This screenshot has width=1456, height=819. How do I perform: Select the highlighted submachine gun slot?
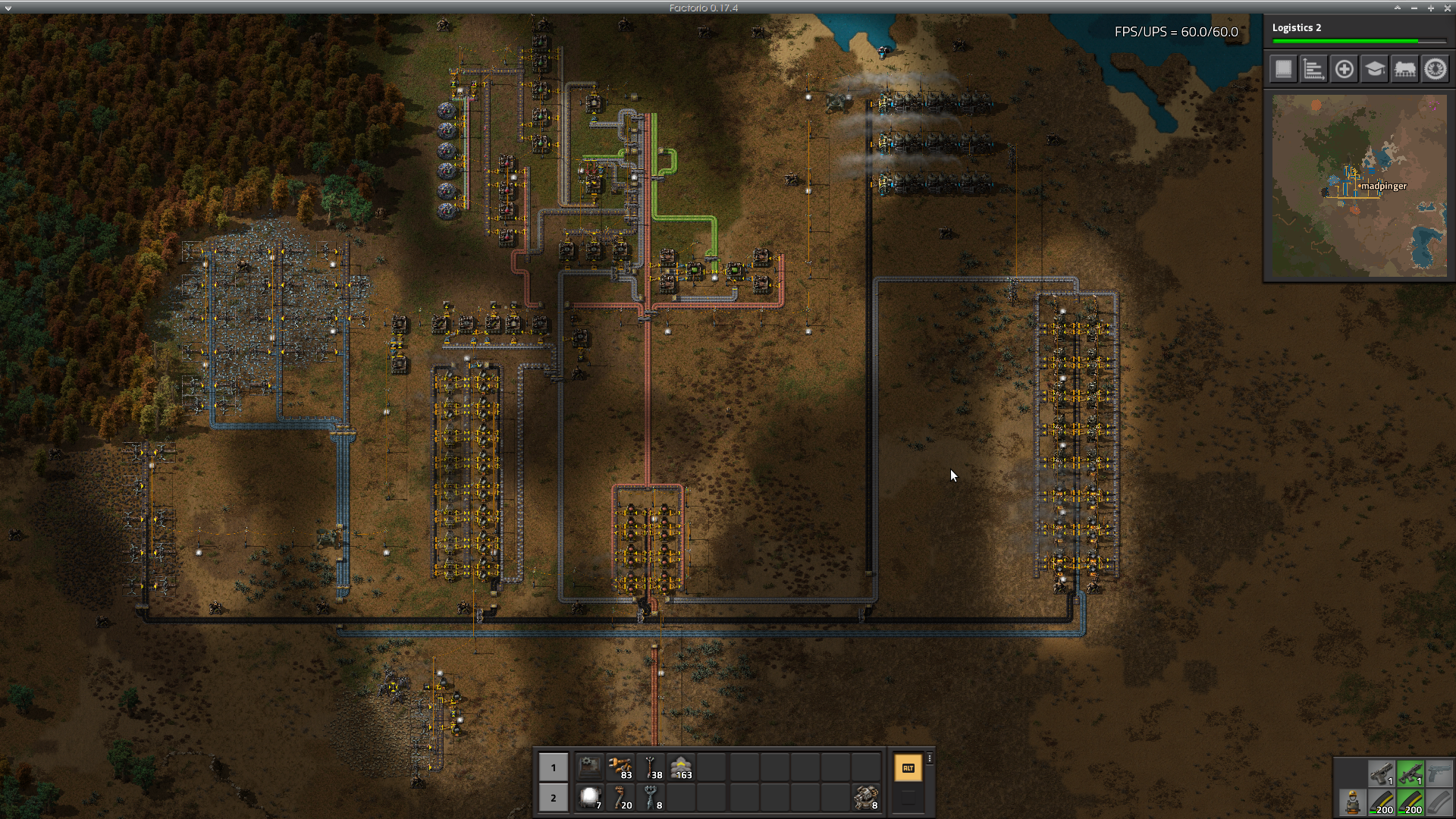coord(1410,773)
